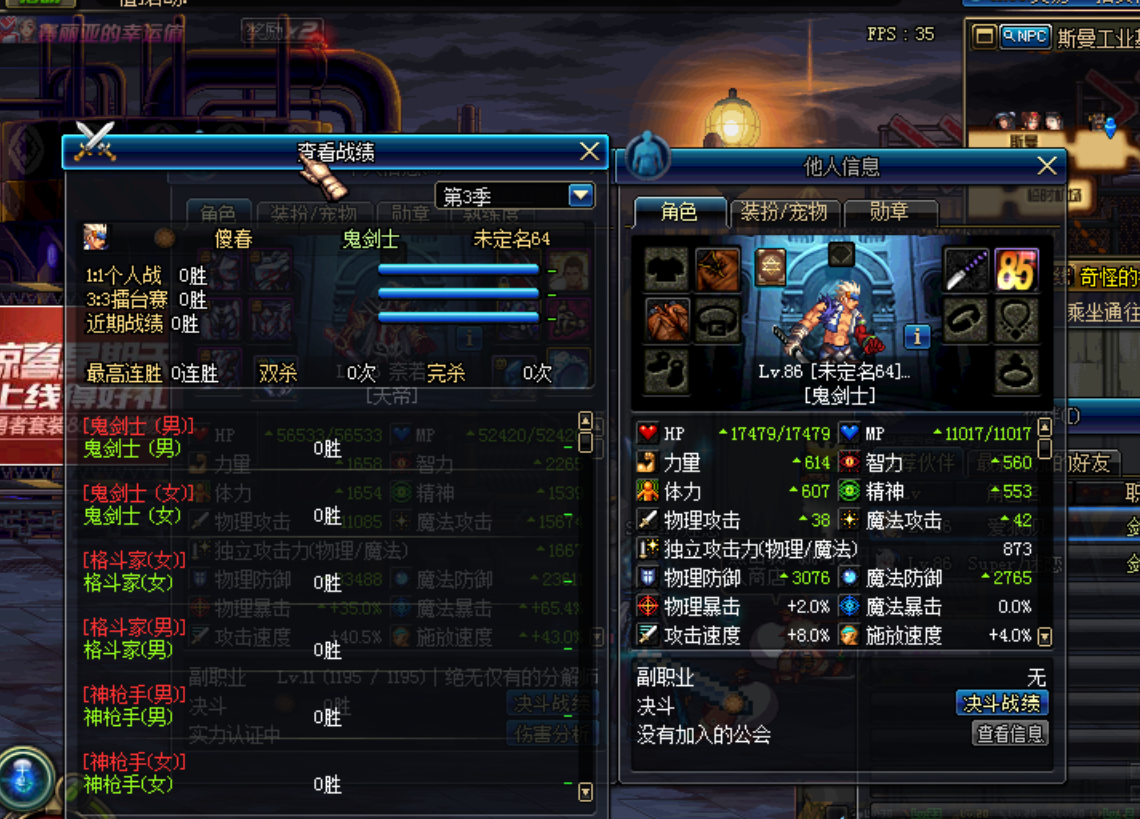Select the equipped purple sword weapon slot
This screenshot has height=819, width=1140.
pos(966,270)
